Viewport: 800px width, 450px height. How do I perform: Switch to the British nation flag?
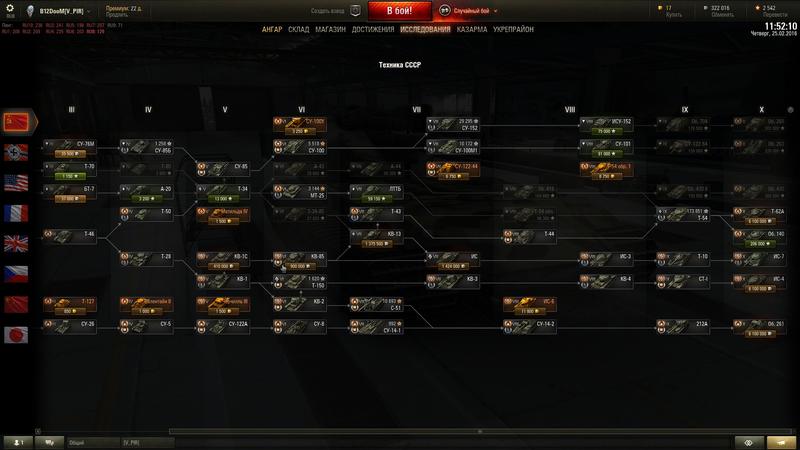point(19,243)
